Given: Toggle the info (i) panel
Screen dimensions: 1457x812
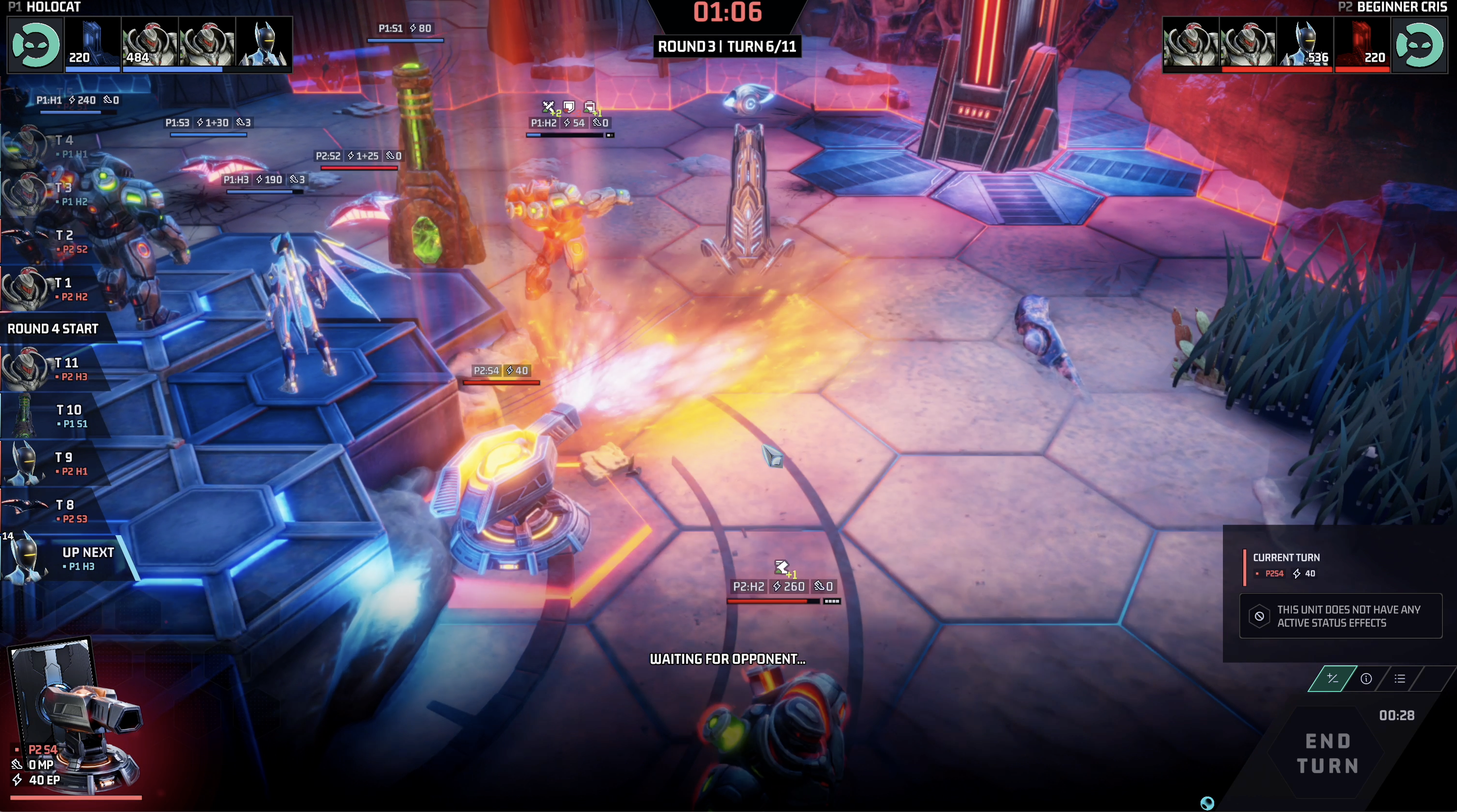Looking at the screenshot, I should (1366, 678).
